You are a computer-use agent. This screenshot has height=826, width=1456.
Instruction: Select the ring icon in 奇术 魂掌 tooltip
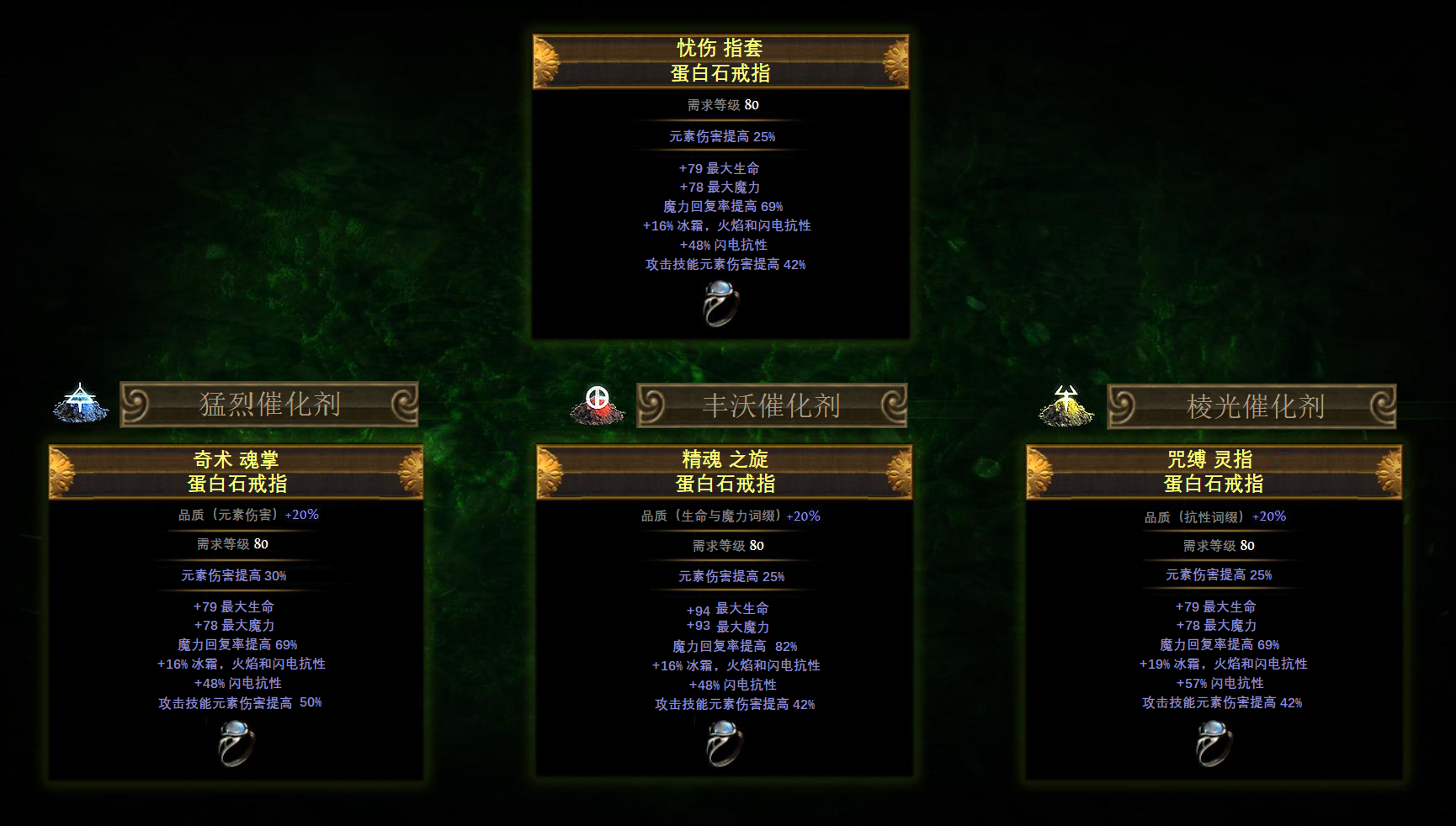pyautogui.click(x=236, y=743)
